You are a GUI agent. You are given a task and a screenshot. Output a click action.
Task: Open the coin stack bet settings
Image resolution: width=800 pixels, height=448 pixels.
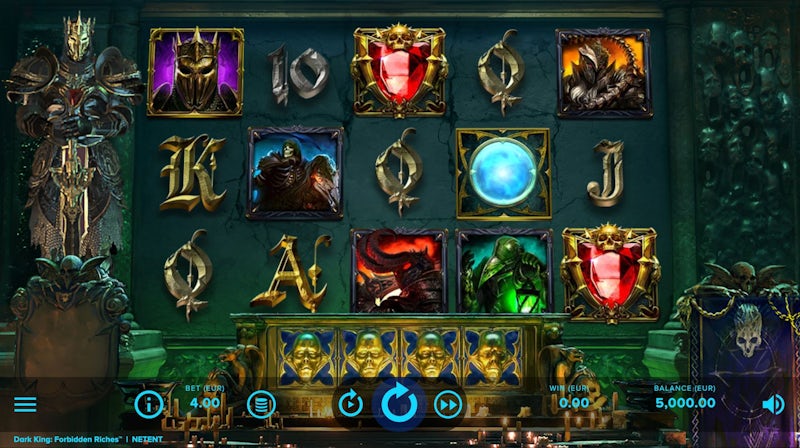click(261, 404)
